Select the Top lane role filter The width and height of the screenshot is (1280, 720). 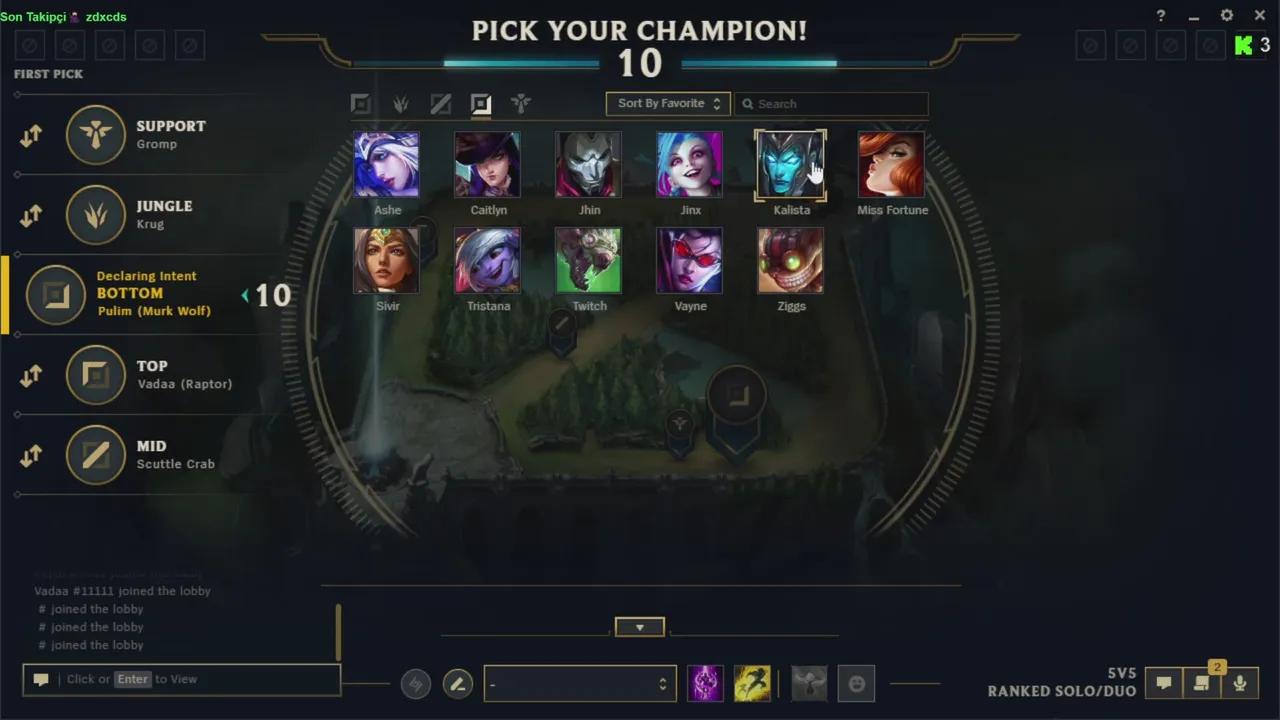361,103
